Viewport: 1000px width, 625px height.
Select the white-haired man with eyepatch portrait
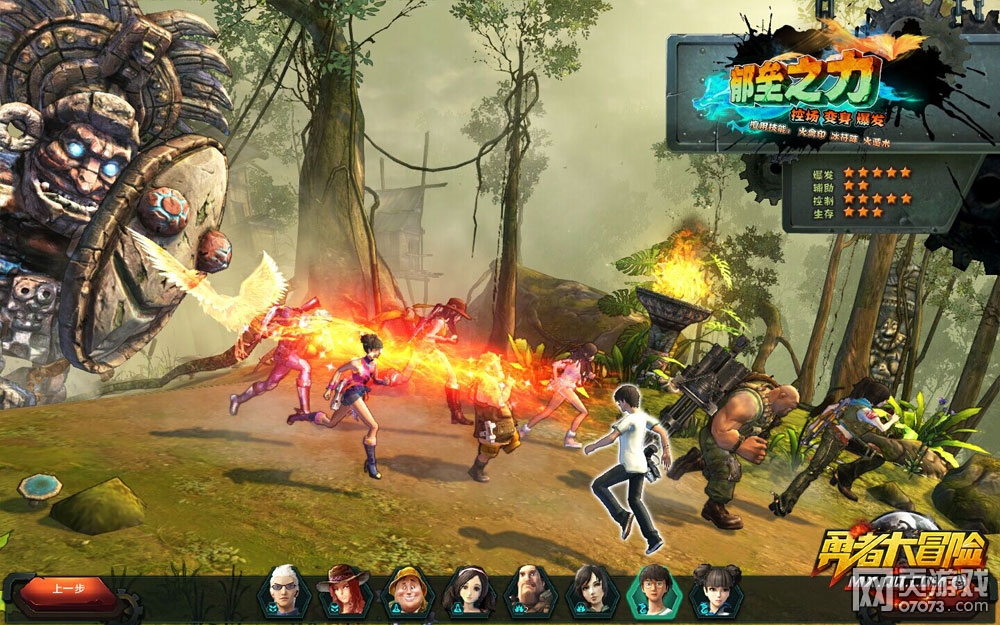point(283,590)
